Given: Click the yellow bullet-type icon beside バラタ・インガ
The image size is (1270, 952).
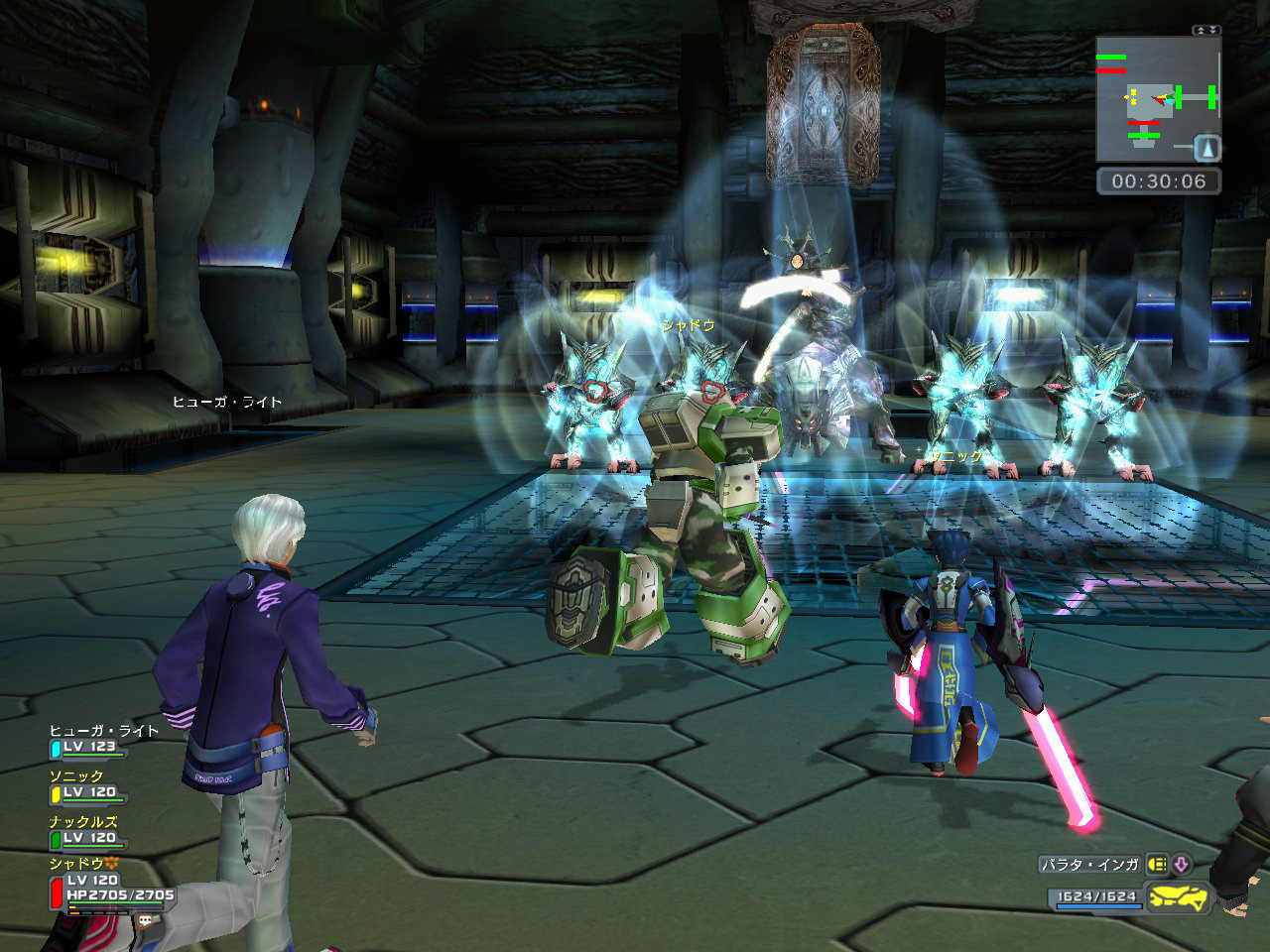Looking at the screenshot, I should (x=1156, y=865).
